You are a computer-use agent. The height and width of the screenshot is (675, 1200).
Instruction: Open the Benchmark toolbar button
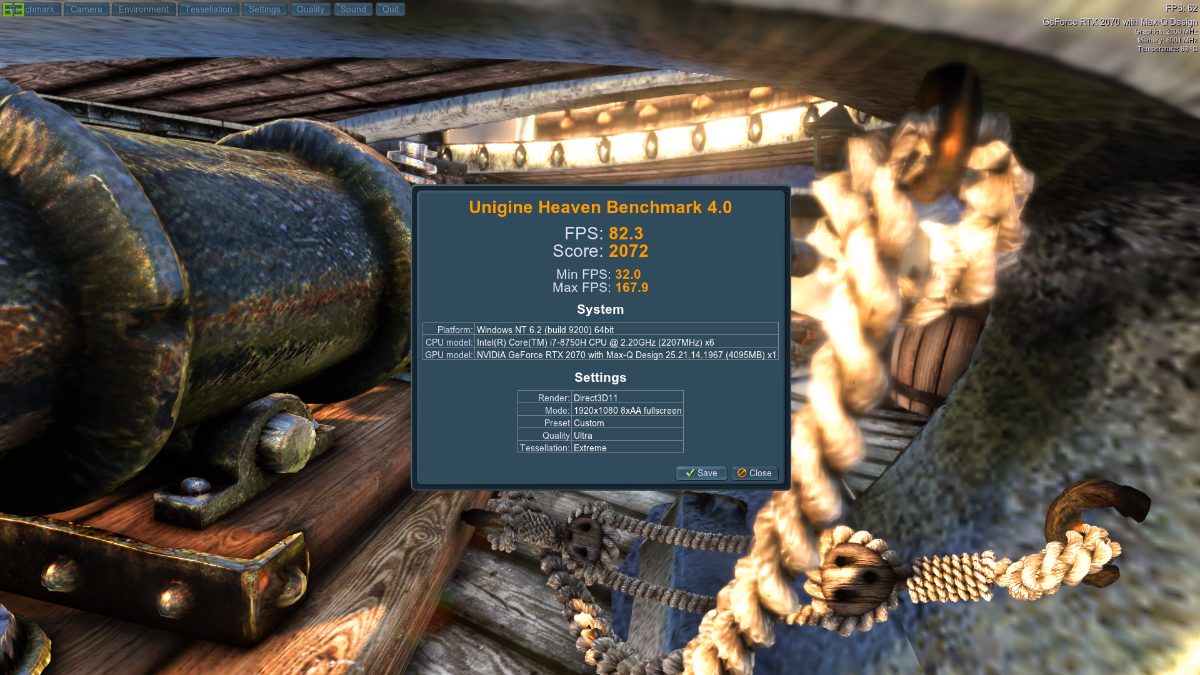point(34,9)
